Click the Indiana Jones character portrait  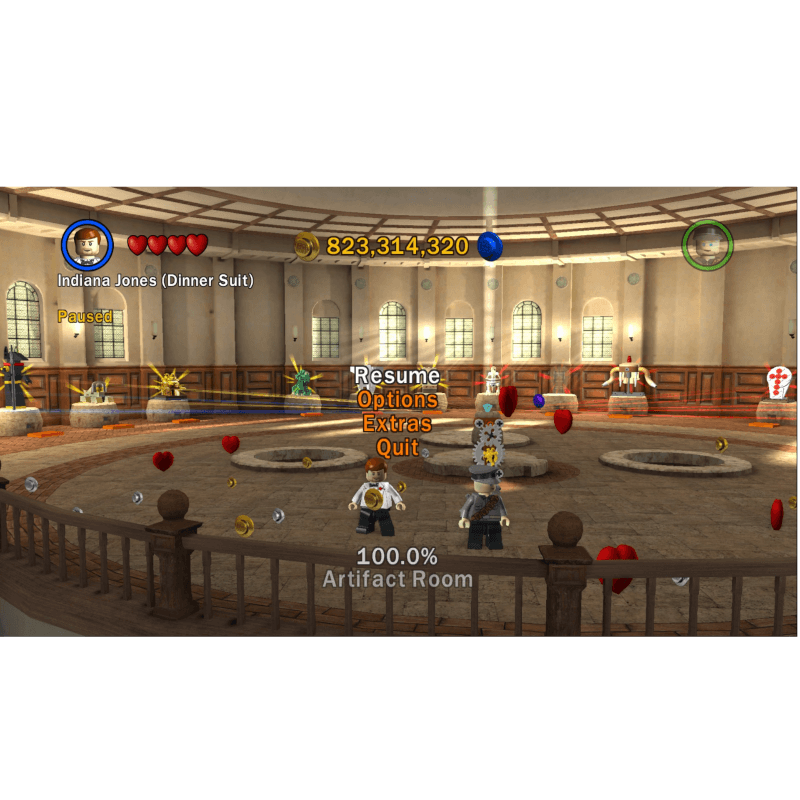point(87,245)
